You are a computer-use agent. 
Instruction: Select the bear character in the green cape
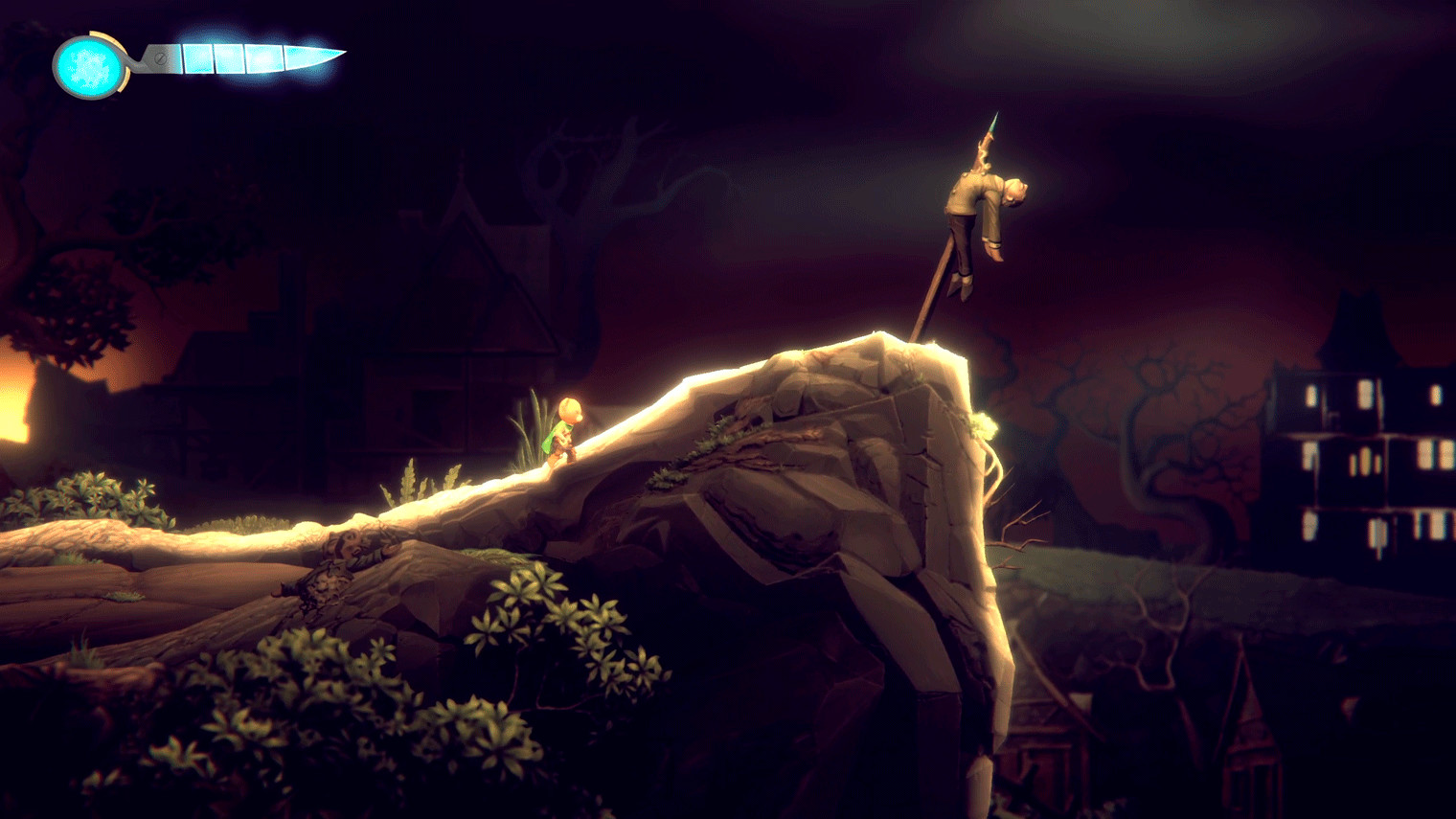pyautogui.click(x=565, y=431)
